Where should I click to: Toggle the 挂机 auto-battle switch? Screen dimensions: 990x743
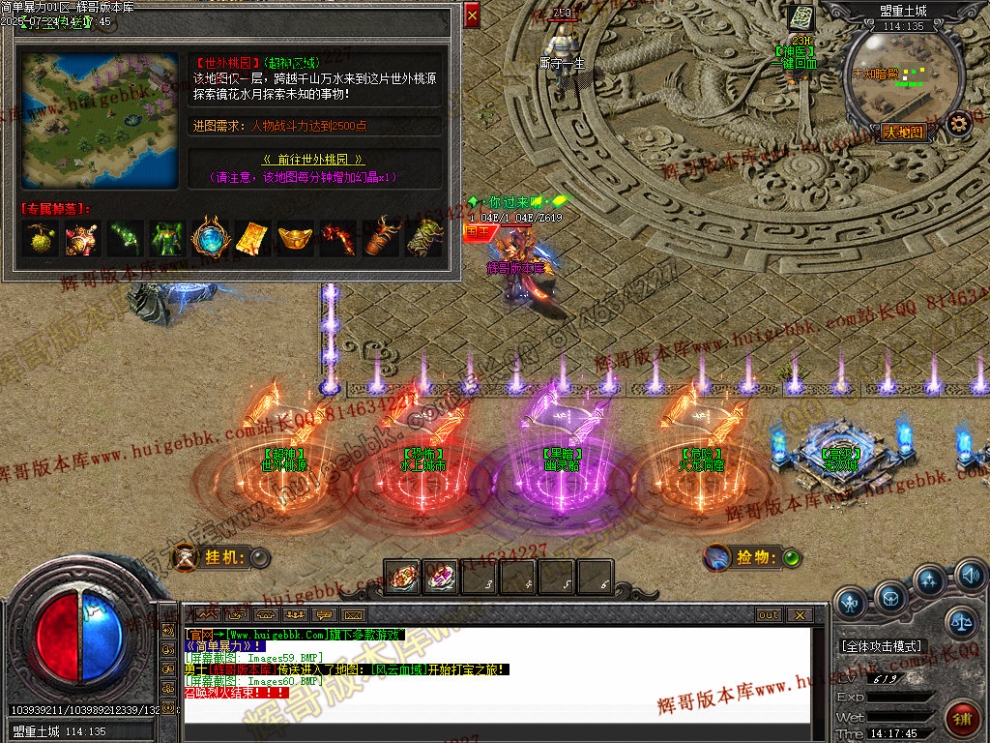(x=259, y=558)
